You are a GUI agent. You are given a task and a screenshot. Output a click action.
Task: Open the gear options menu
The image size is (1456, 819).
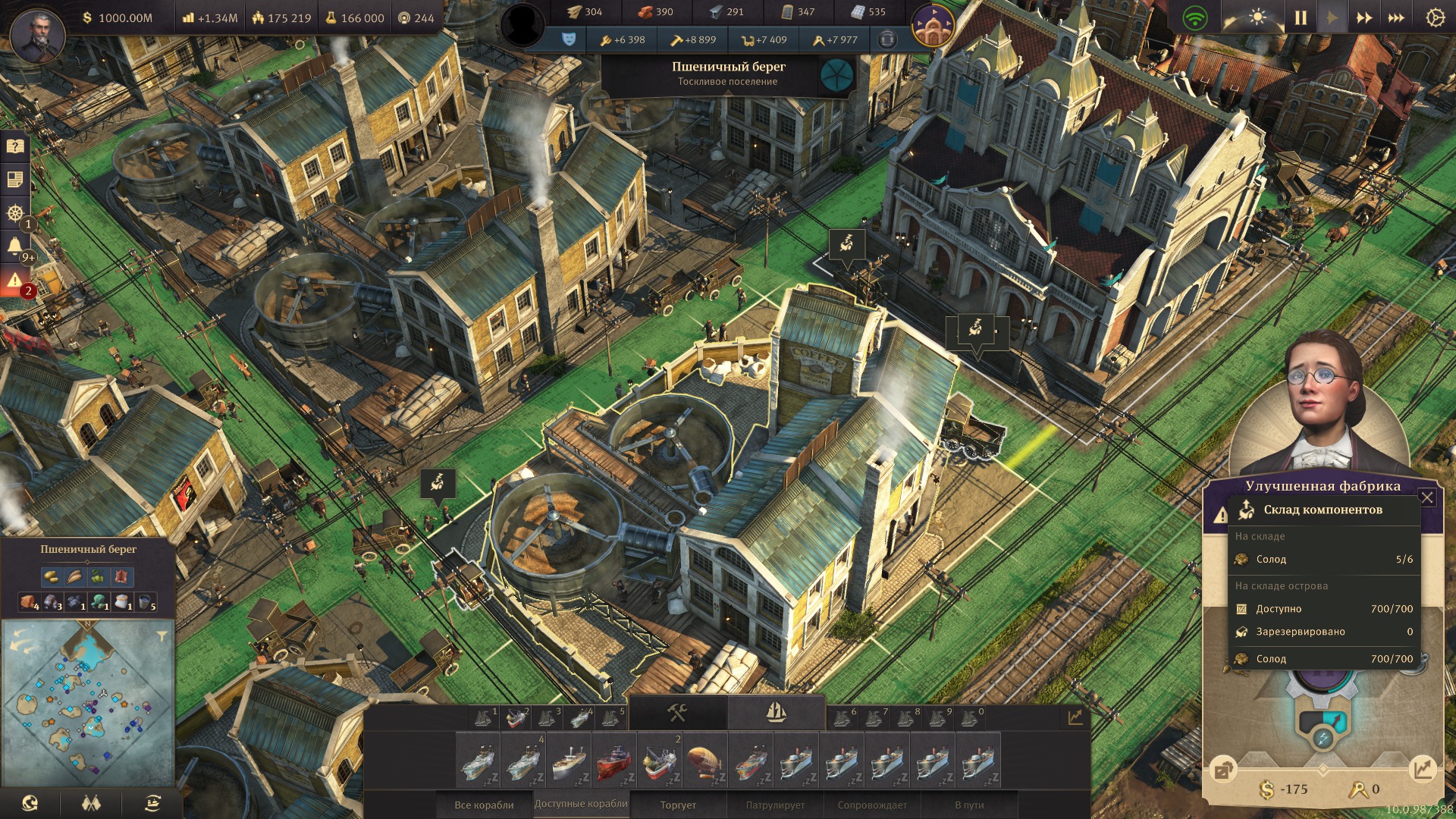(1435, 17)
